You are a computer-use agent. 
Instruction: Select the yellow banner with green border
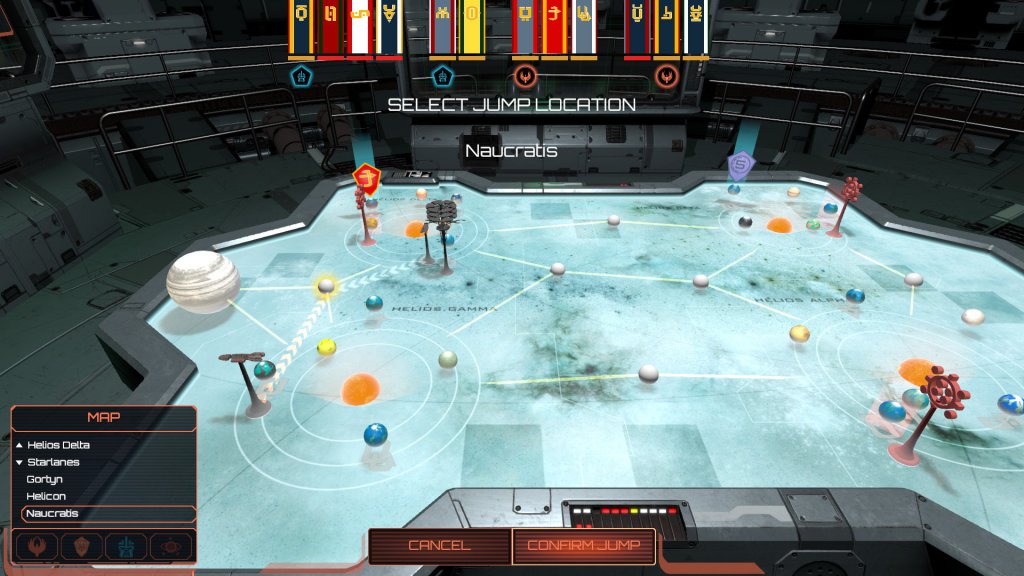click(x=471, y=27)
